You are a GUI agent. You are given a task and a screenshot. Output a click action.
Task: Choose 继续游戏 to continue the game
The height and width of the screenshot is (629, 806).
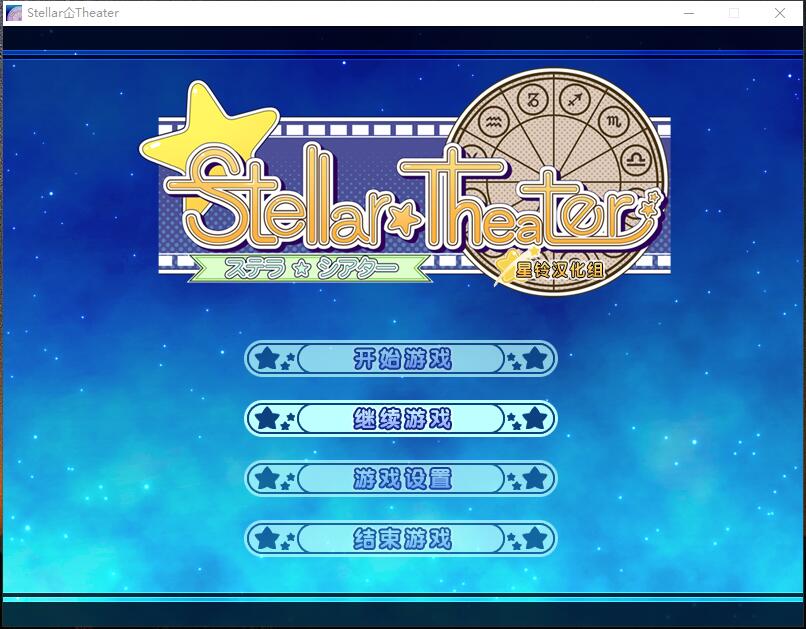click(x=401, y=419)
